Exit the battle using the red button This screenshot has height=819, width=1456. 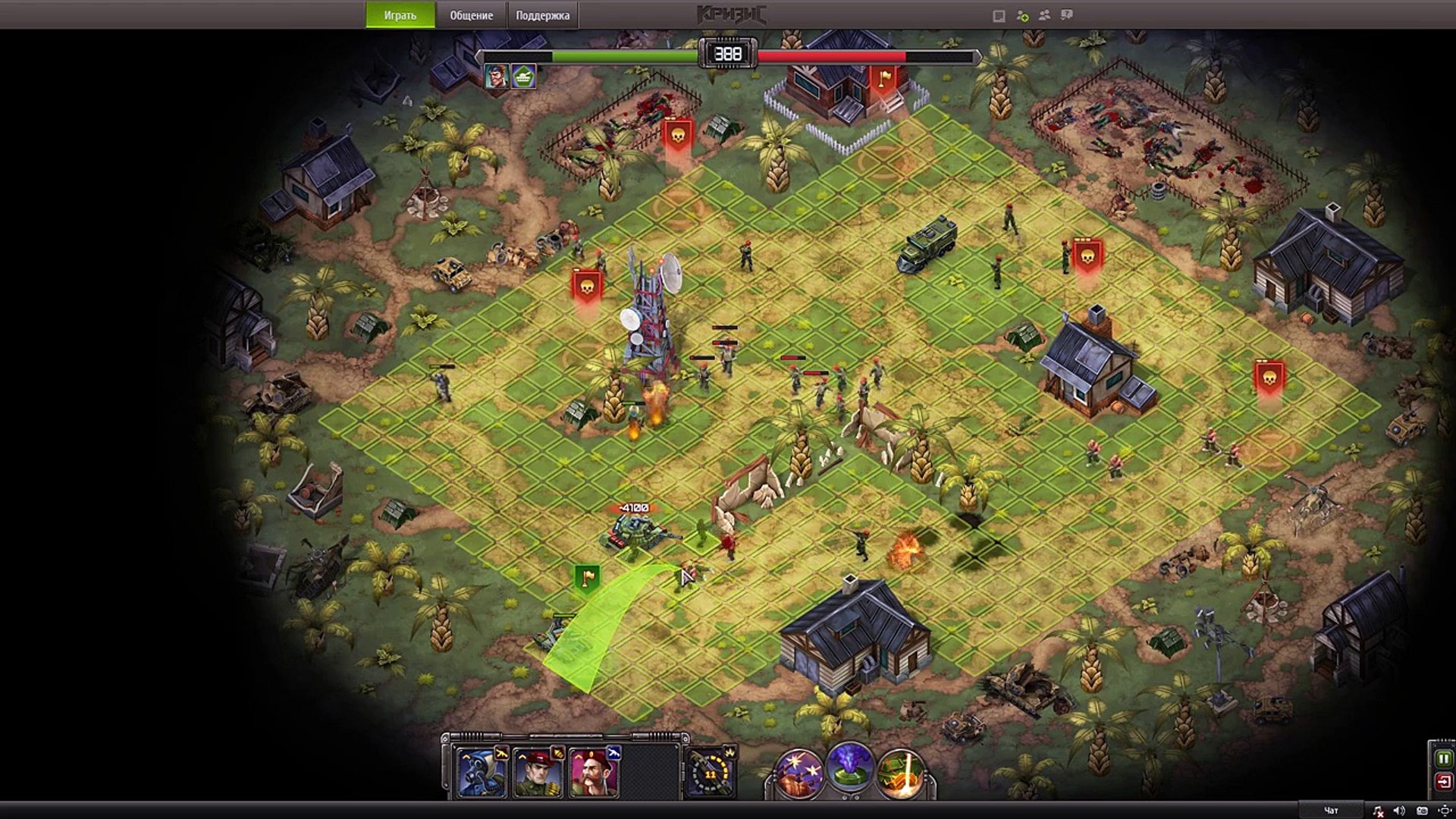click(x=1443, y=781)
